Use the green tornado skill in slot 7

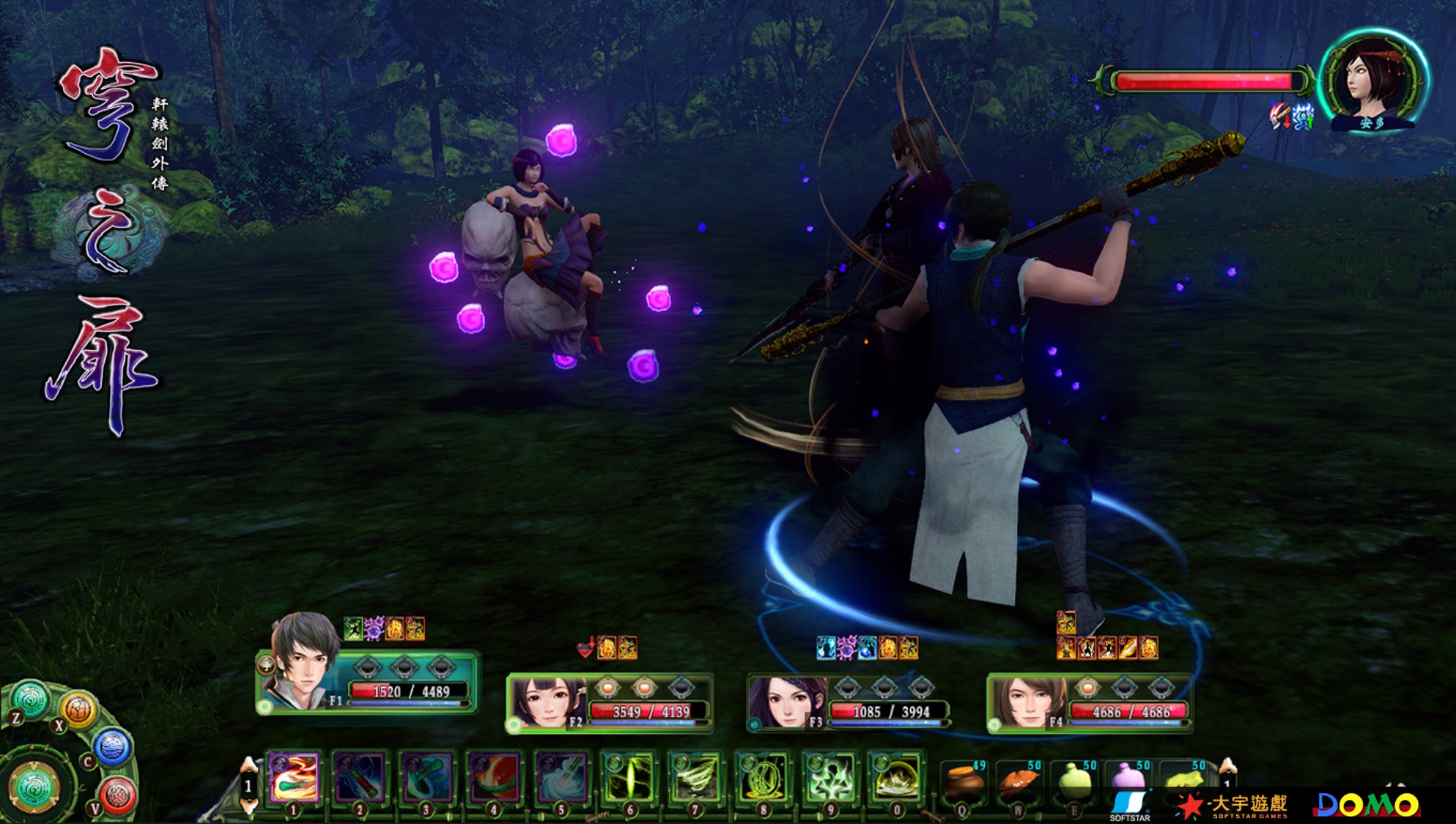click(x=695, y=778)
